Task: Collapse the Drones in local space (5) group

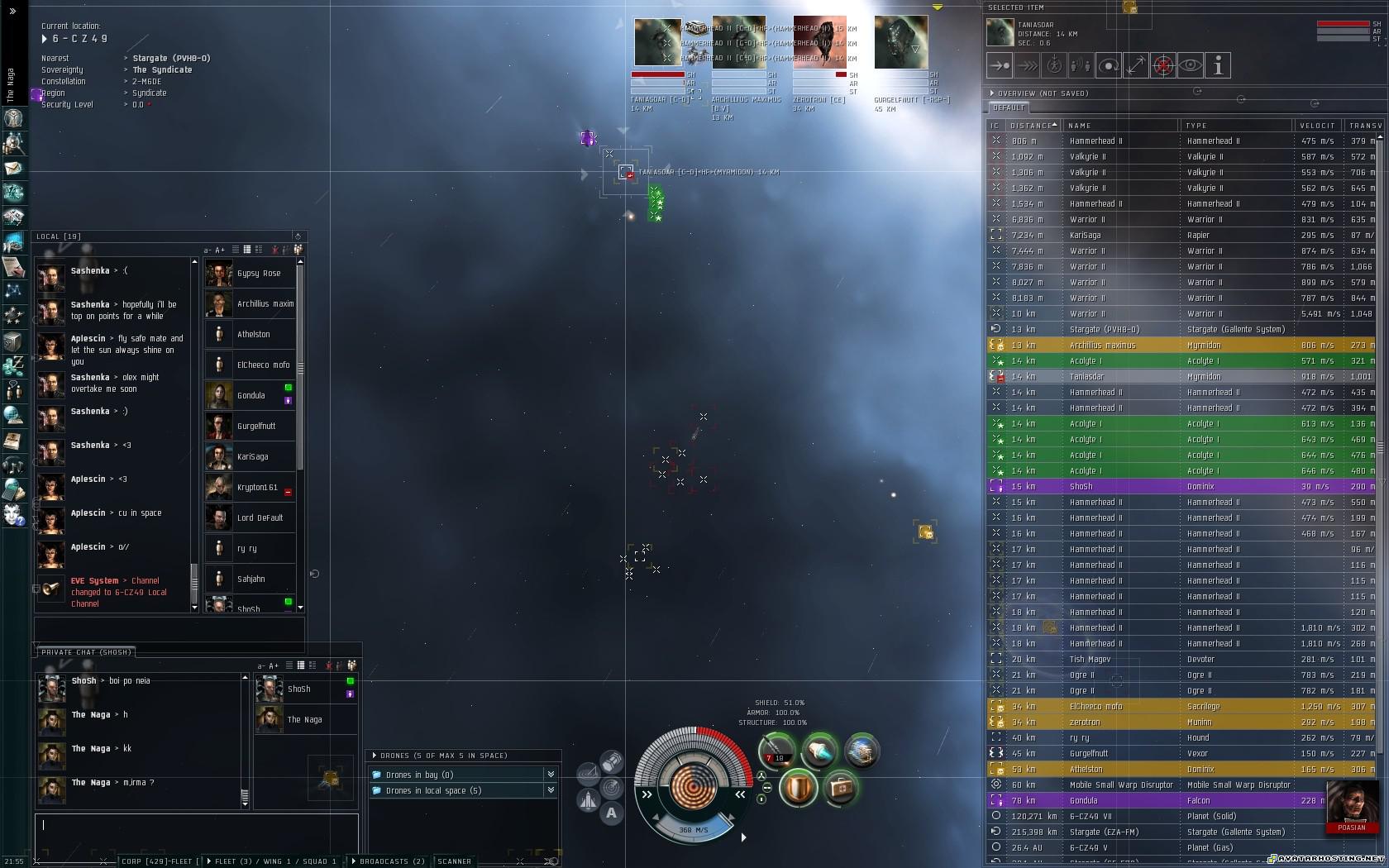Action: pos(551,790)
